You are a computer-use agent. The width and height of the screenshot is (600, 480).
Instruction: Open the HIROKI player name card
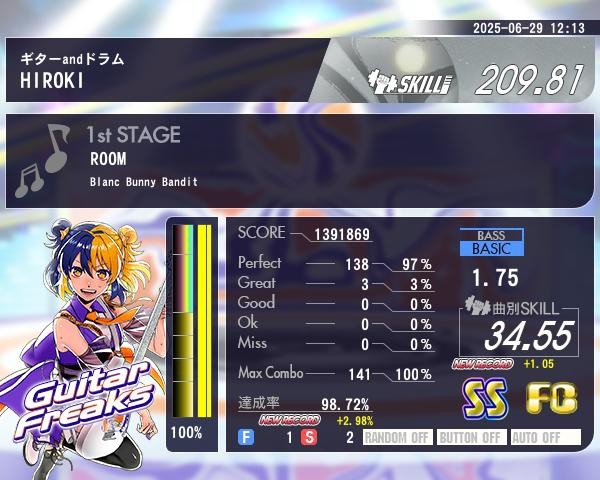point(160,70)
